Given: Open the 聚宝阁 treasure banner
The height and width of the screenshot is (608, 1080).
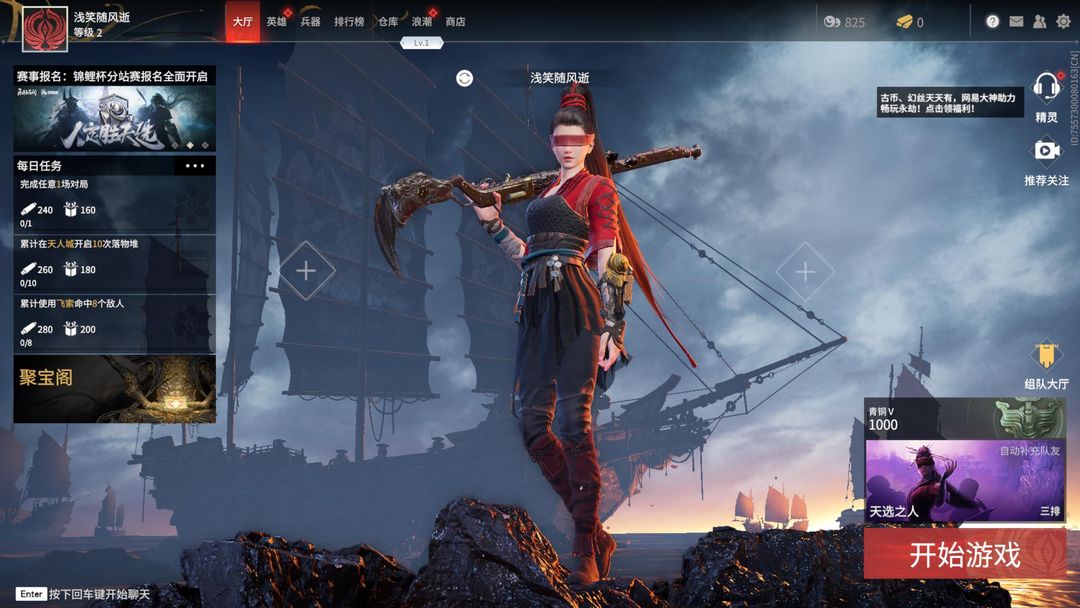Looking at the screenshot, I should click(x=114, y=388).
